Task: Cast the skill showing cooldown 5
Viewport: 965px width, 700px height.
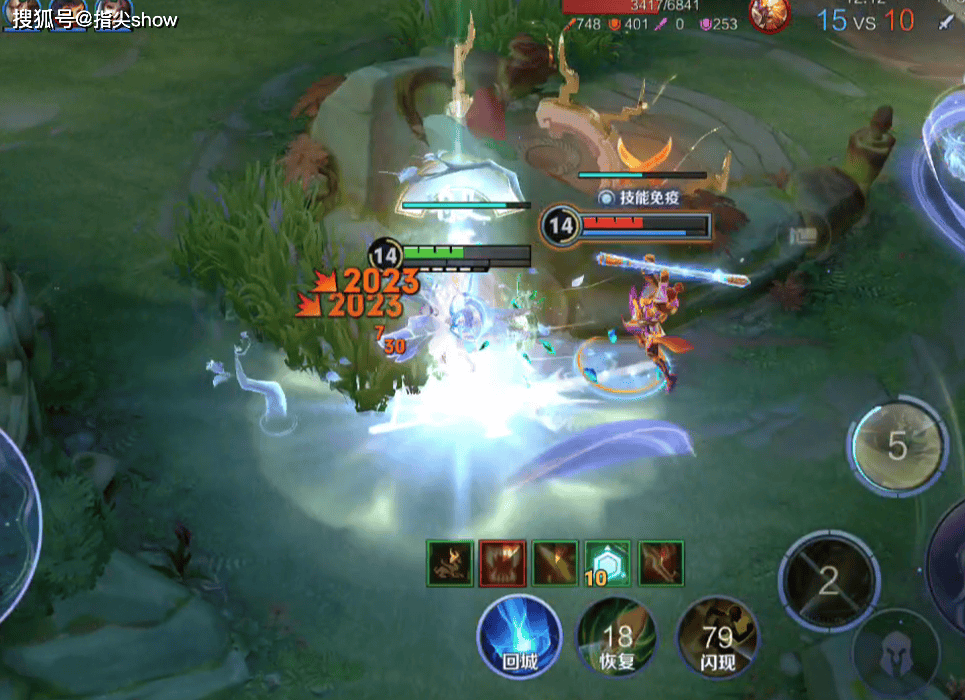Action: click(x=897, y=446)
